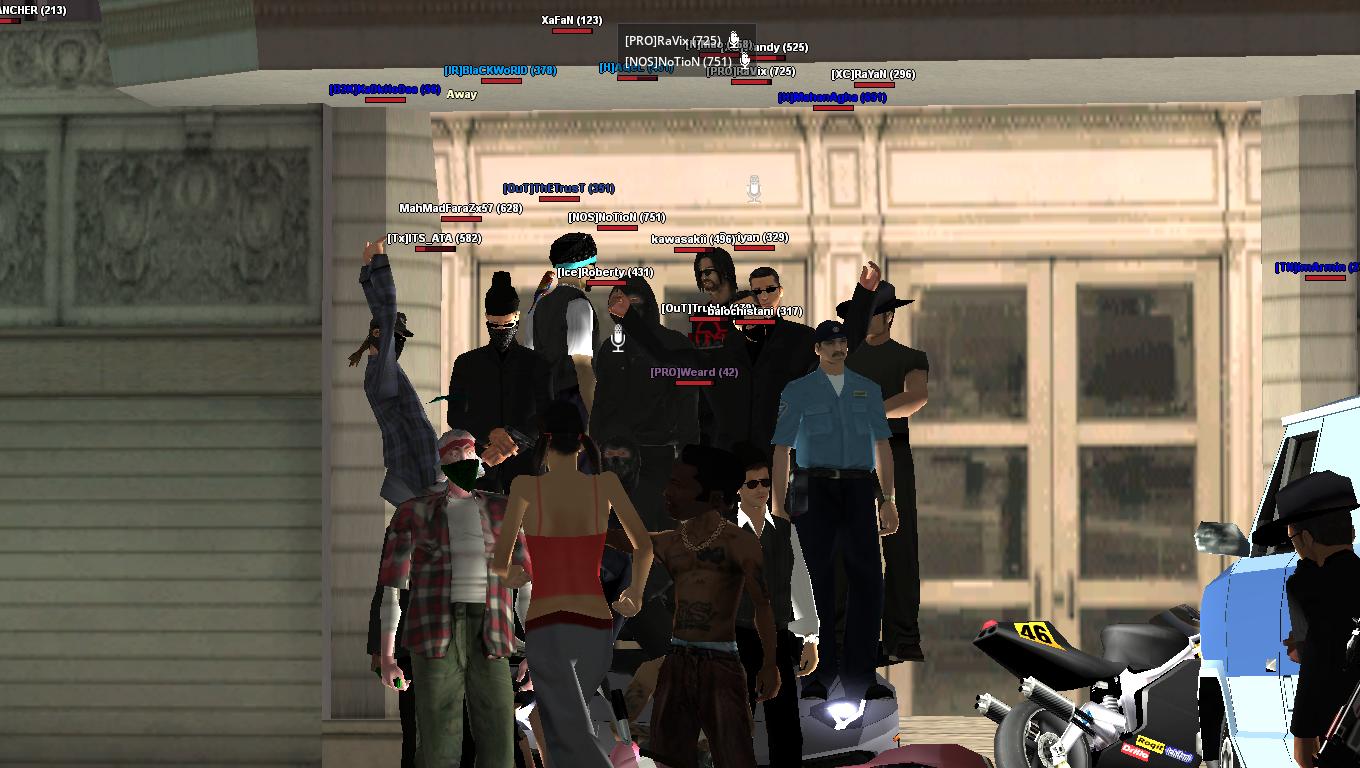
Task: Select [PRO]RaVix in the voice speaker list
Action: coord(672,41)
